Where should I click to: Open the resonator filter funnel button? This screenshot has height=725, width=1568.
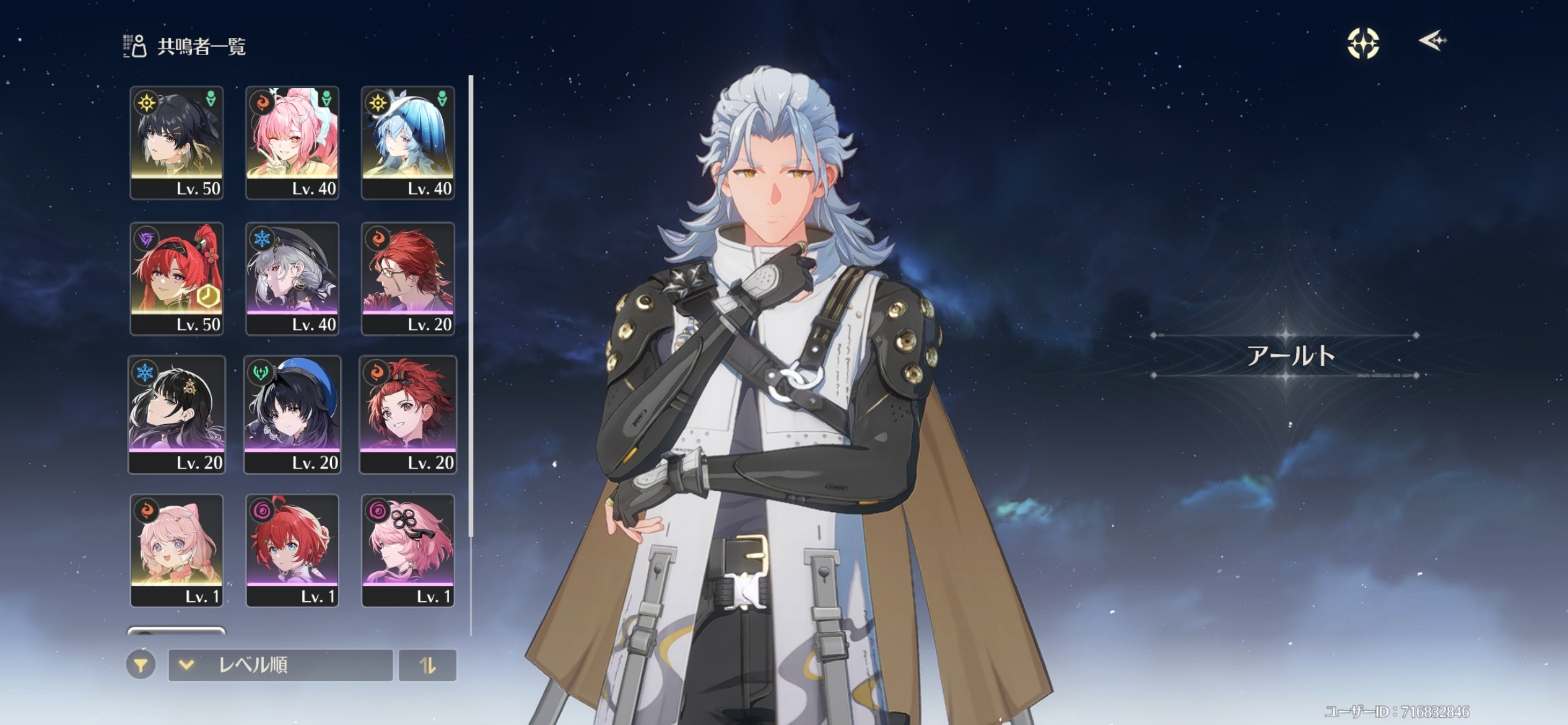click(x=141, y=666)
